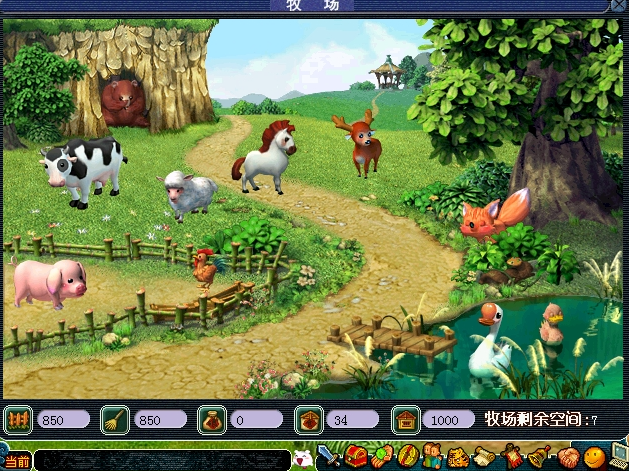Select the acorn feed icon
The width and height of the screenshot is (629, 471).
click(x=309, y=419)
